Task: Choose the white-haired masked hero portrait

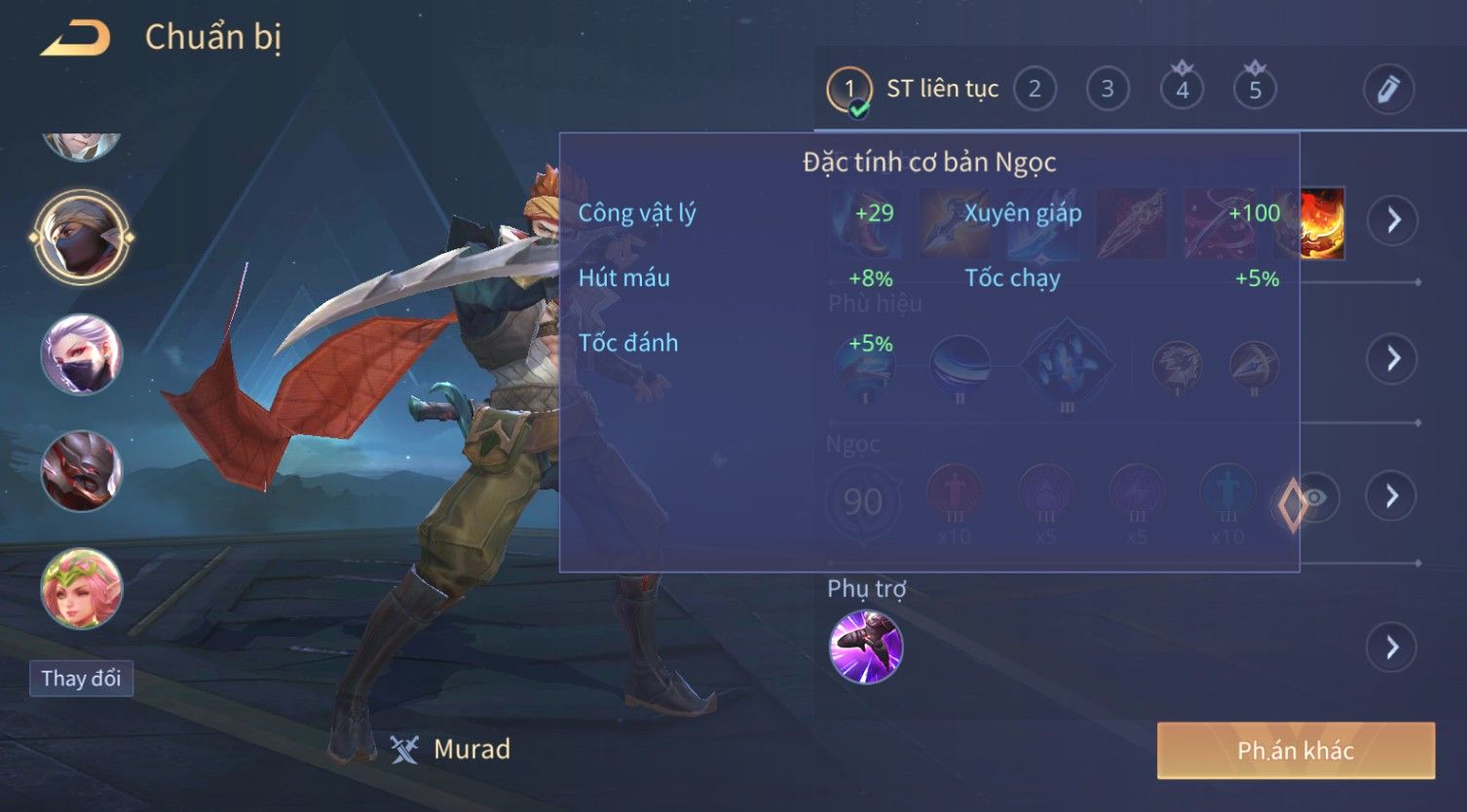Action: (x=82, y=354)
